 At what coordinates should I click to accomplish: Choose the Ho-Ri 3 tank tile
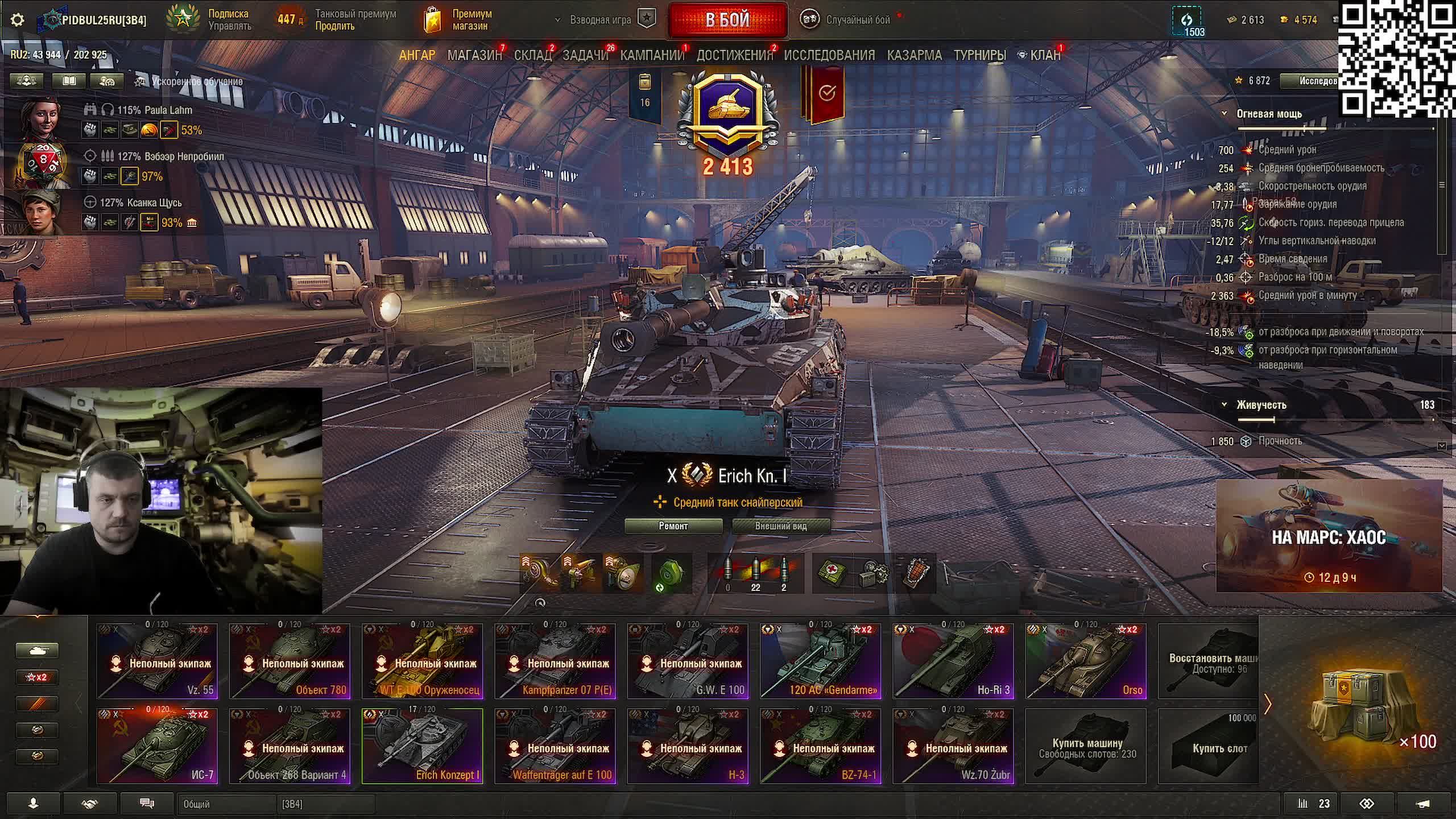click(953, 661)
